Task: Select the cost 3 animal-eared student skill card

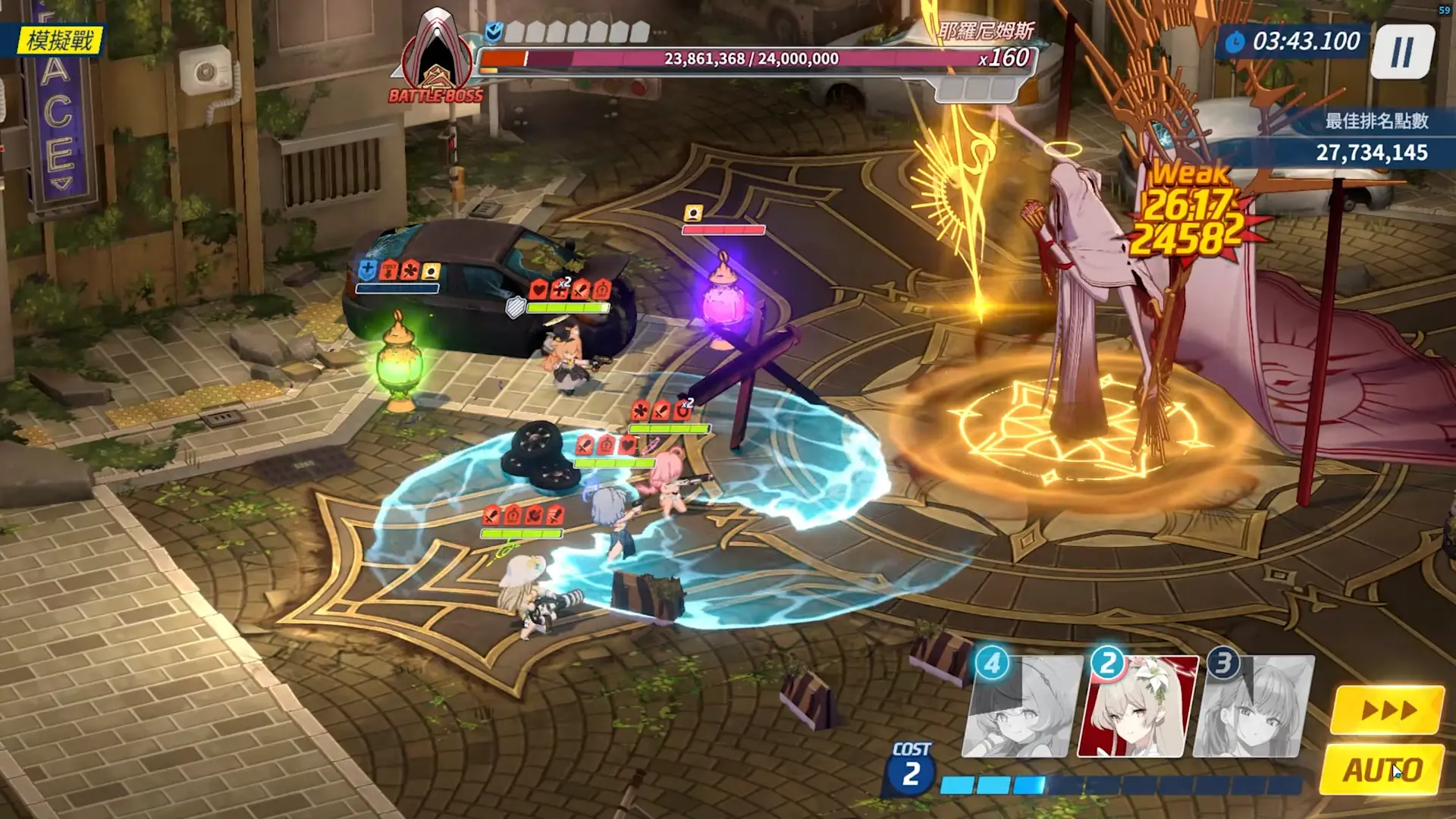Action: click(1253, 708)
